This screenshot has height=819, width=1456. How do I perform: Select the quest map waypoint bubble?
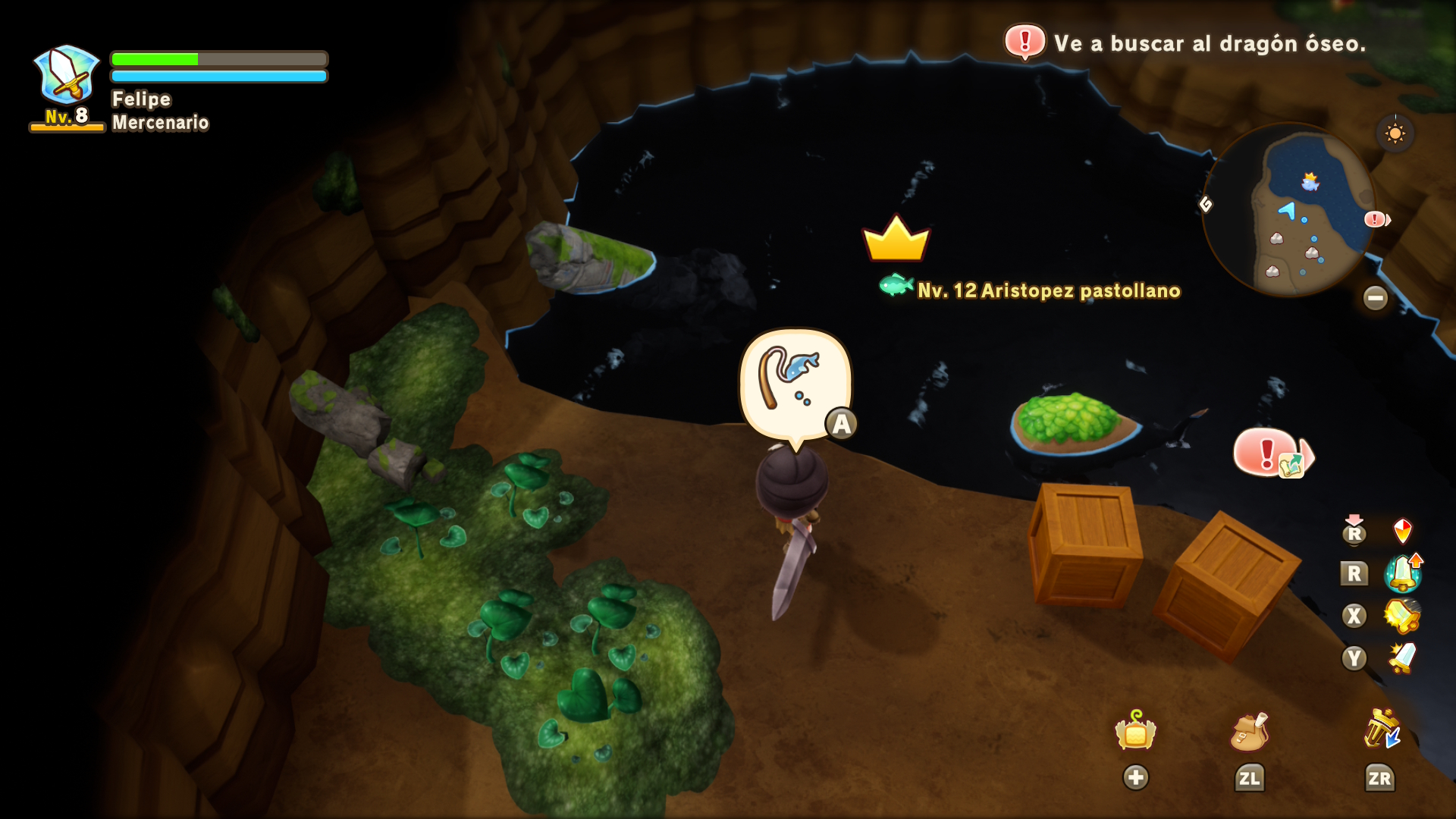pos(1272,453)
